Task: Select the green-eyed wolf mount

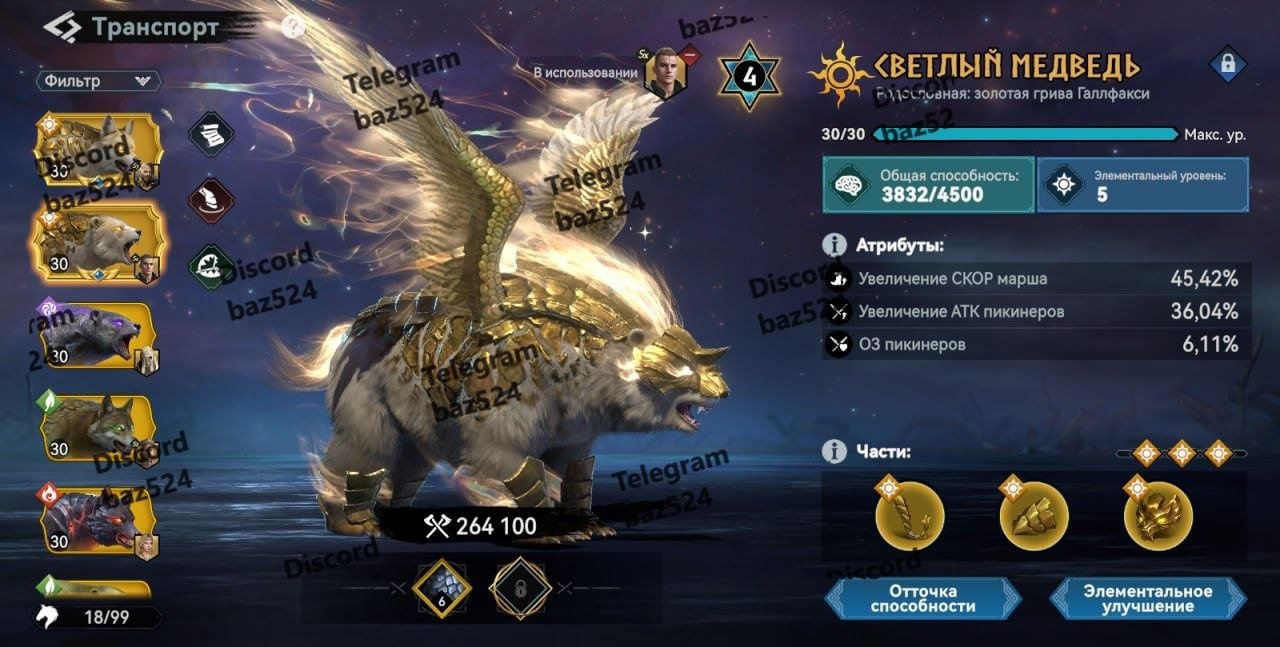Action: click(x=97, y=428)
